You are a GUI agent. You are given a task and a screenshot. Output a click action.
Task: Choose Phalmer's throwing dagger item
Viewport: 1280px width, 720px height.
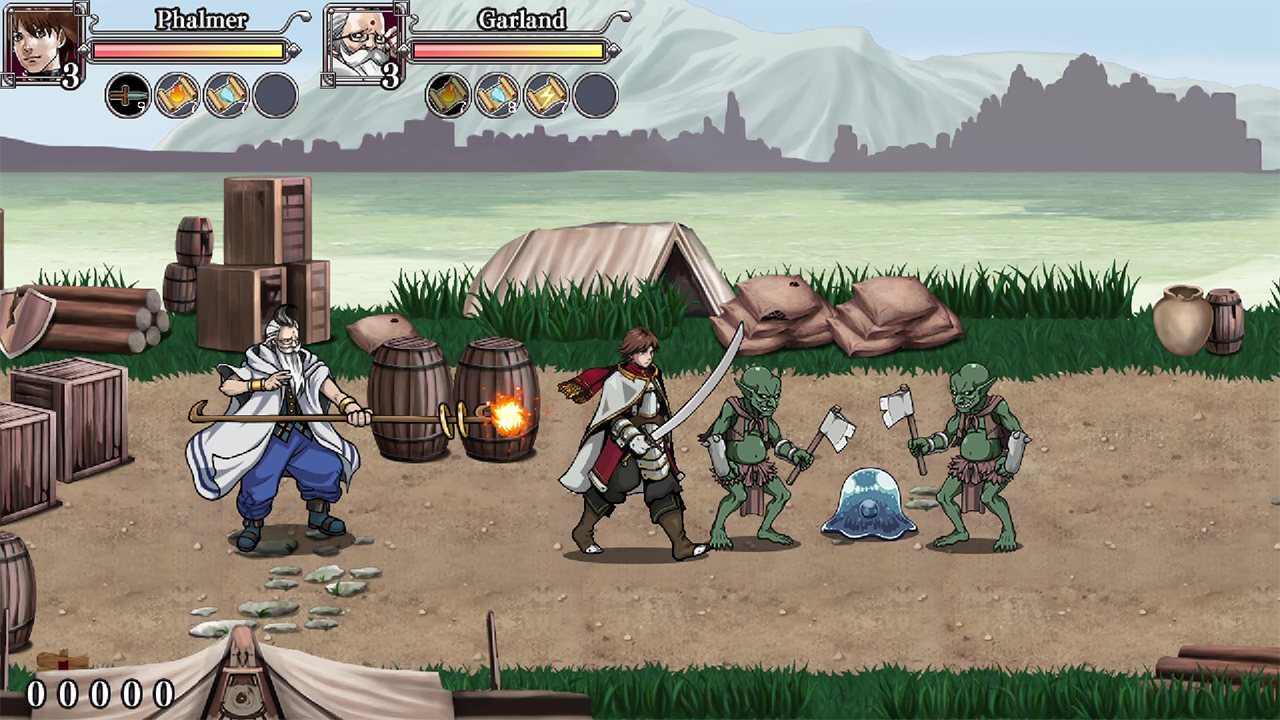[128, 96]
